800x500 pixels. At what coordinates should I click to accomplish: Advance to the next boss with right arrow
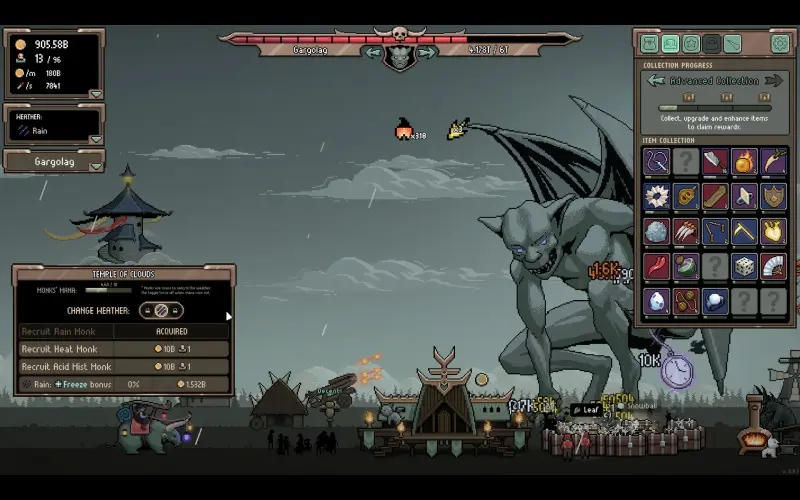pyautogui.click(x=426, y=52)
